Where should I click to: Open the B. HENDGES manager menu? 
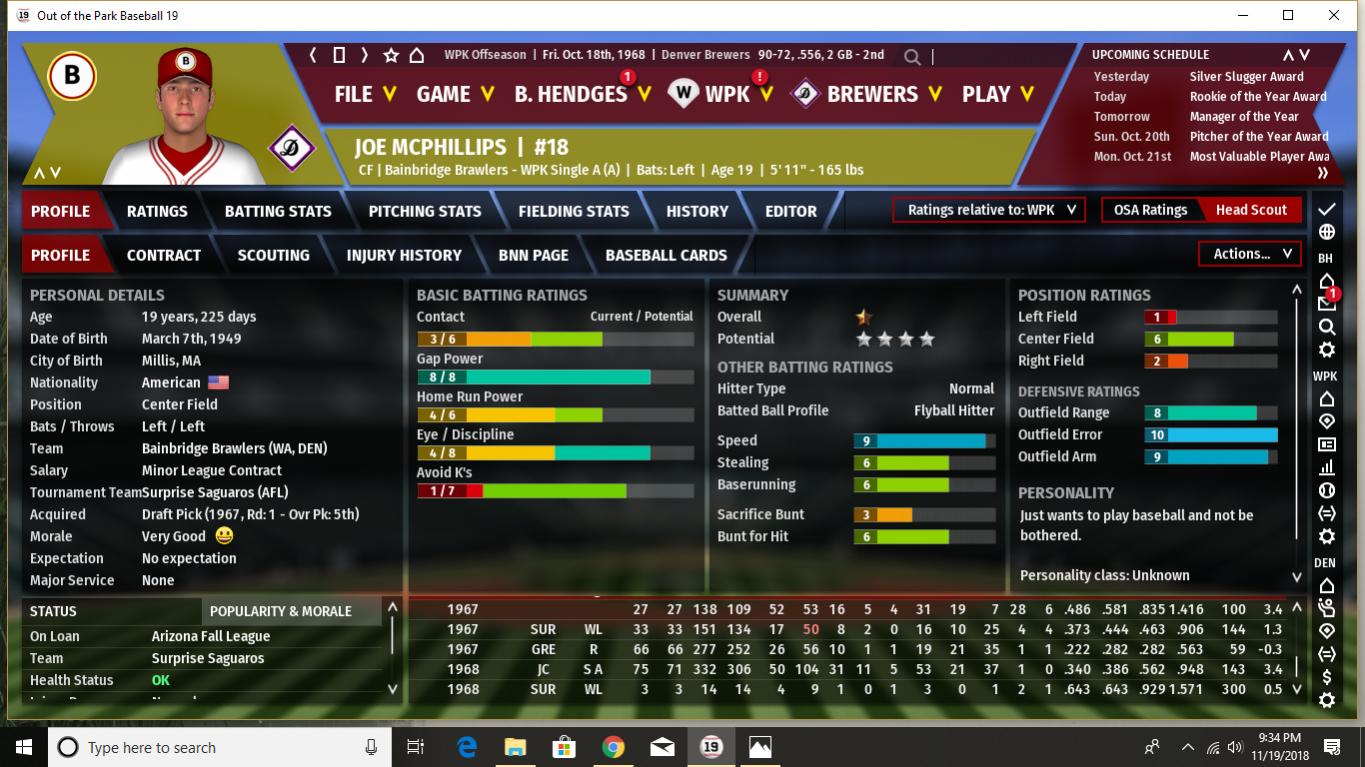pos(582,94)
